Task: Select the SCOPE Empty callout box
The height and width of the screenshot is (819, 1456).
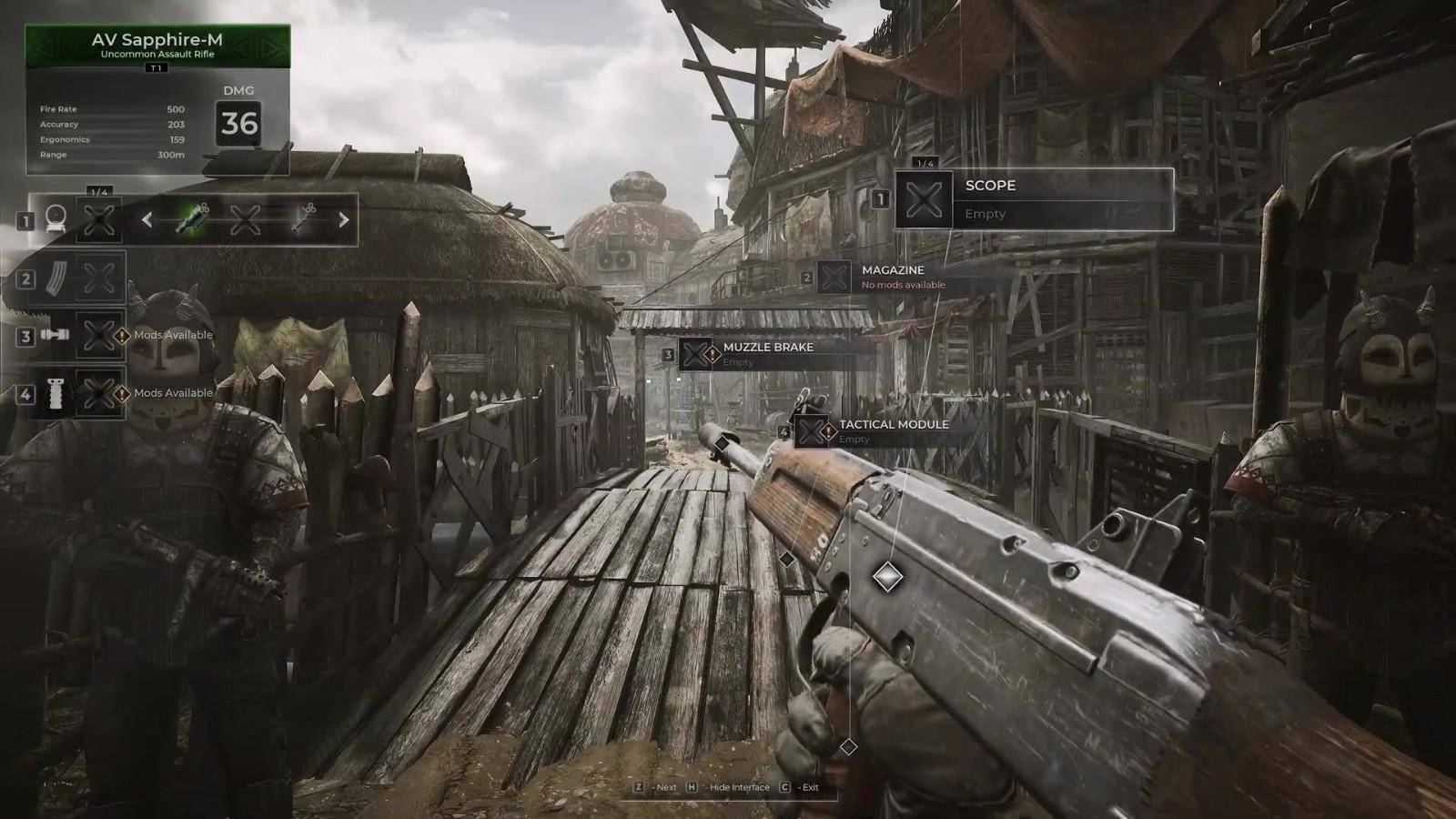Action: click(x=1034, y=199)
